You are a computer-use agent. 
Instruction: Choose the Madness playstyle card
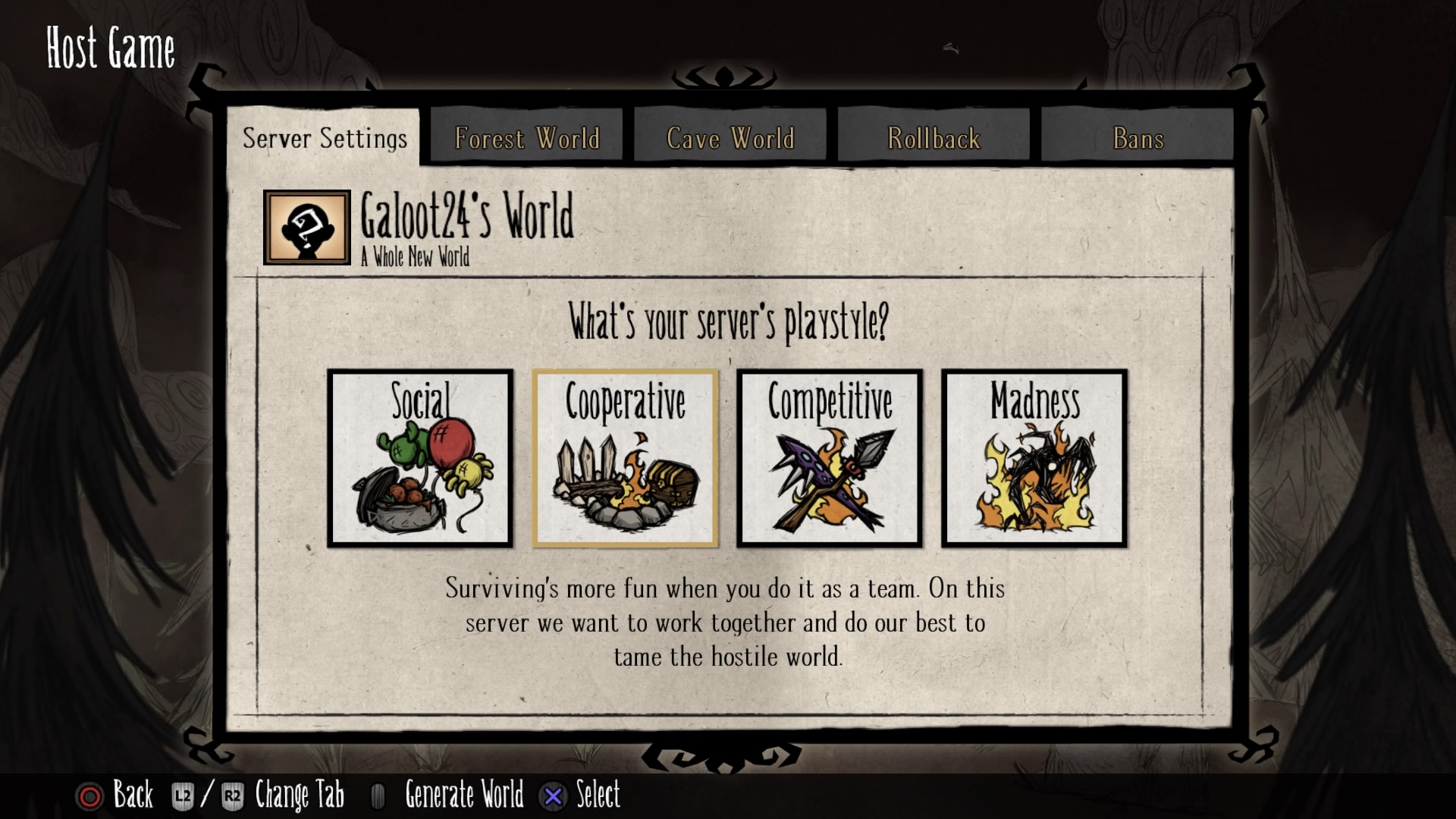(1034, 458)
